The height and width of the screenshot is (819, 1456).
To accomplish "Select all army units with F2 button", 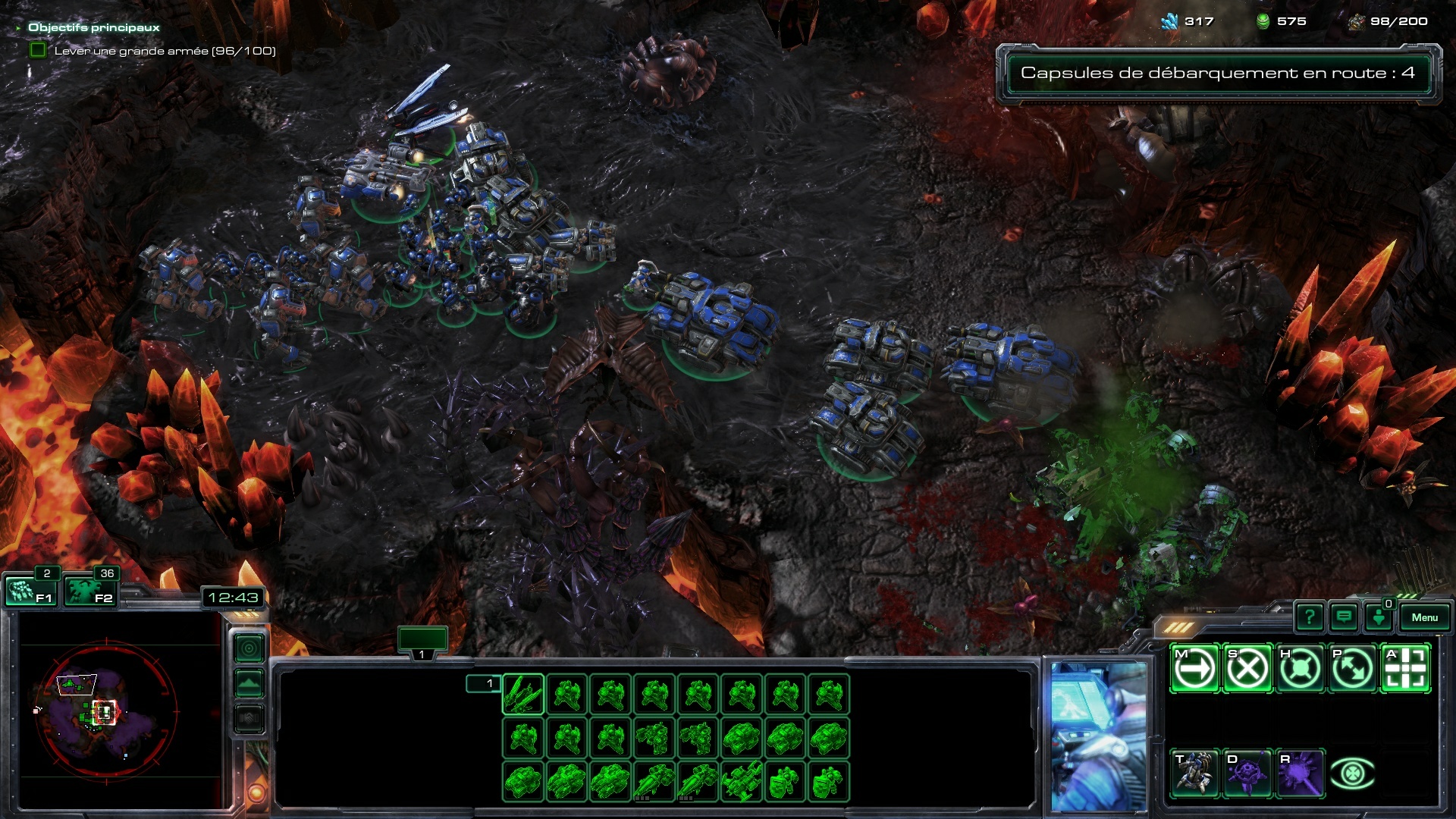I will (89, 591).
